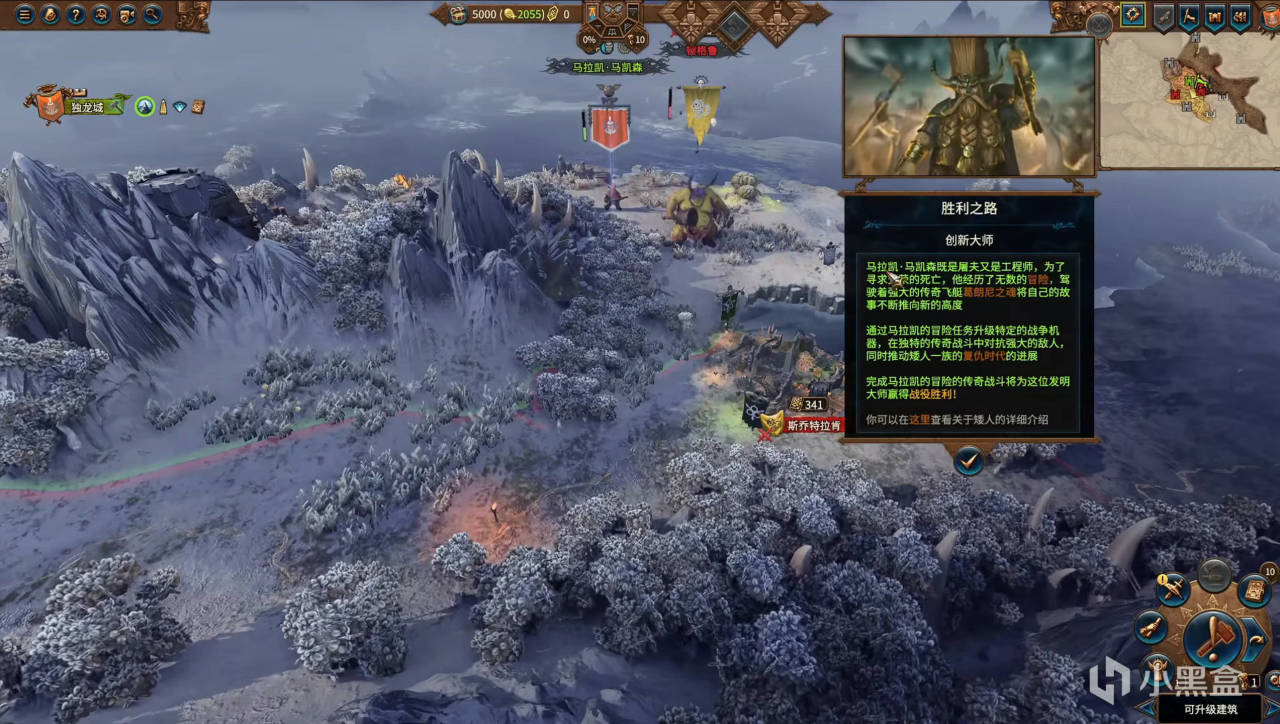Open the hamburger game menu
The width and height of the screenshot is (1280, 724).
(x=24, y=15)
